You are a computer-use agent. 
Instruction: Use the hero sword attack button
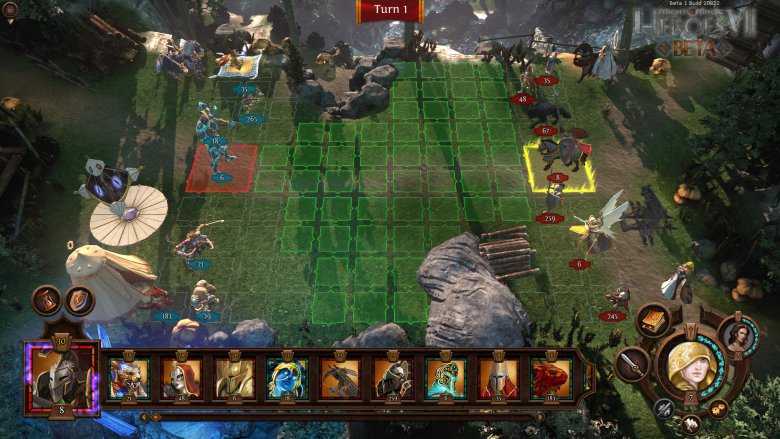click(x=633, y=364)
